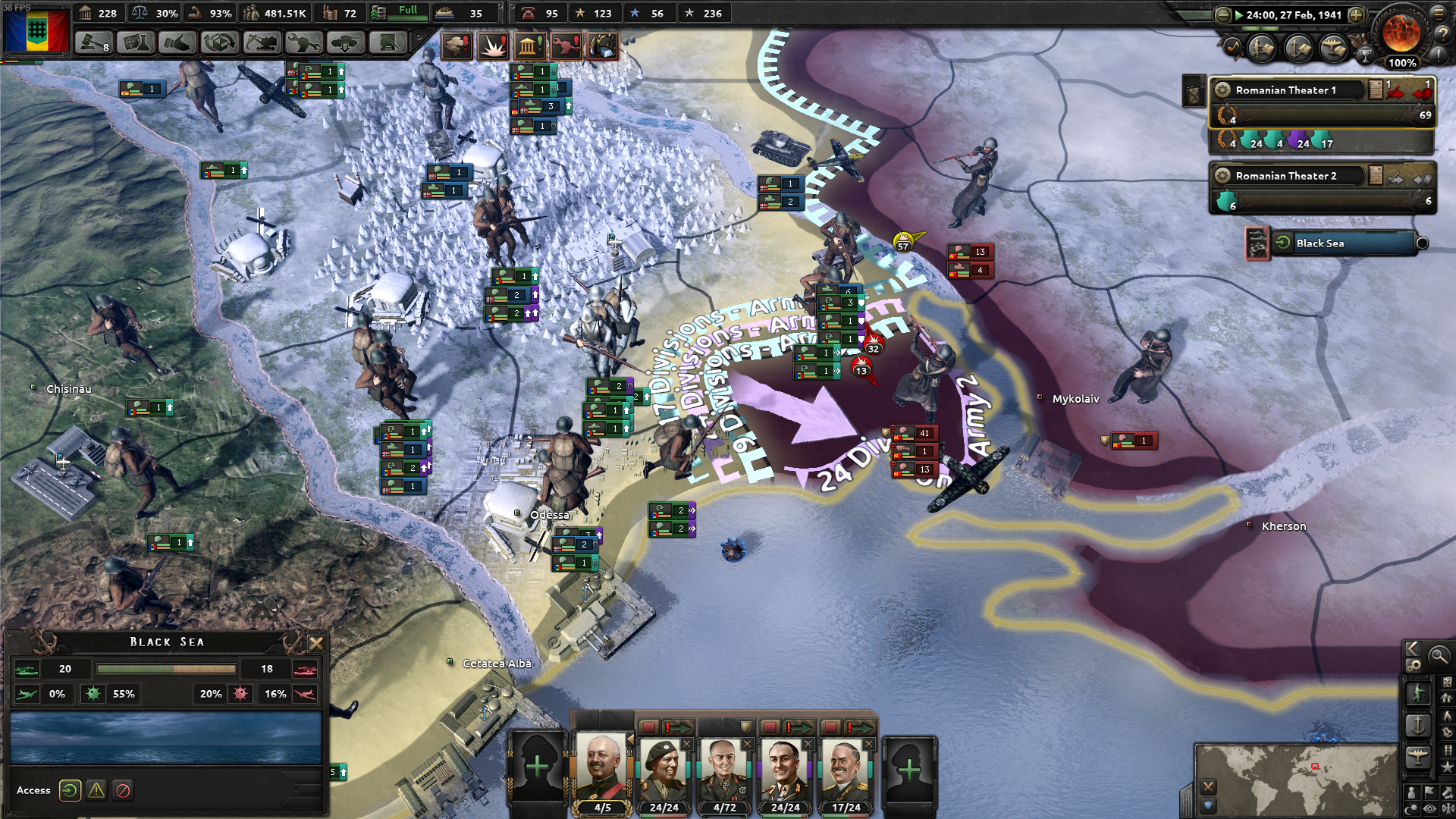Open the help question mark button

point(1442,34)
